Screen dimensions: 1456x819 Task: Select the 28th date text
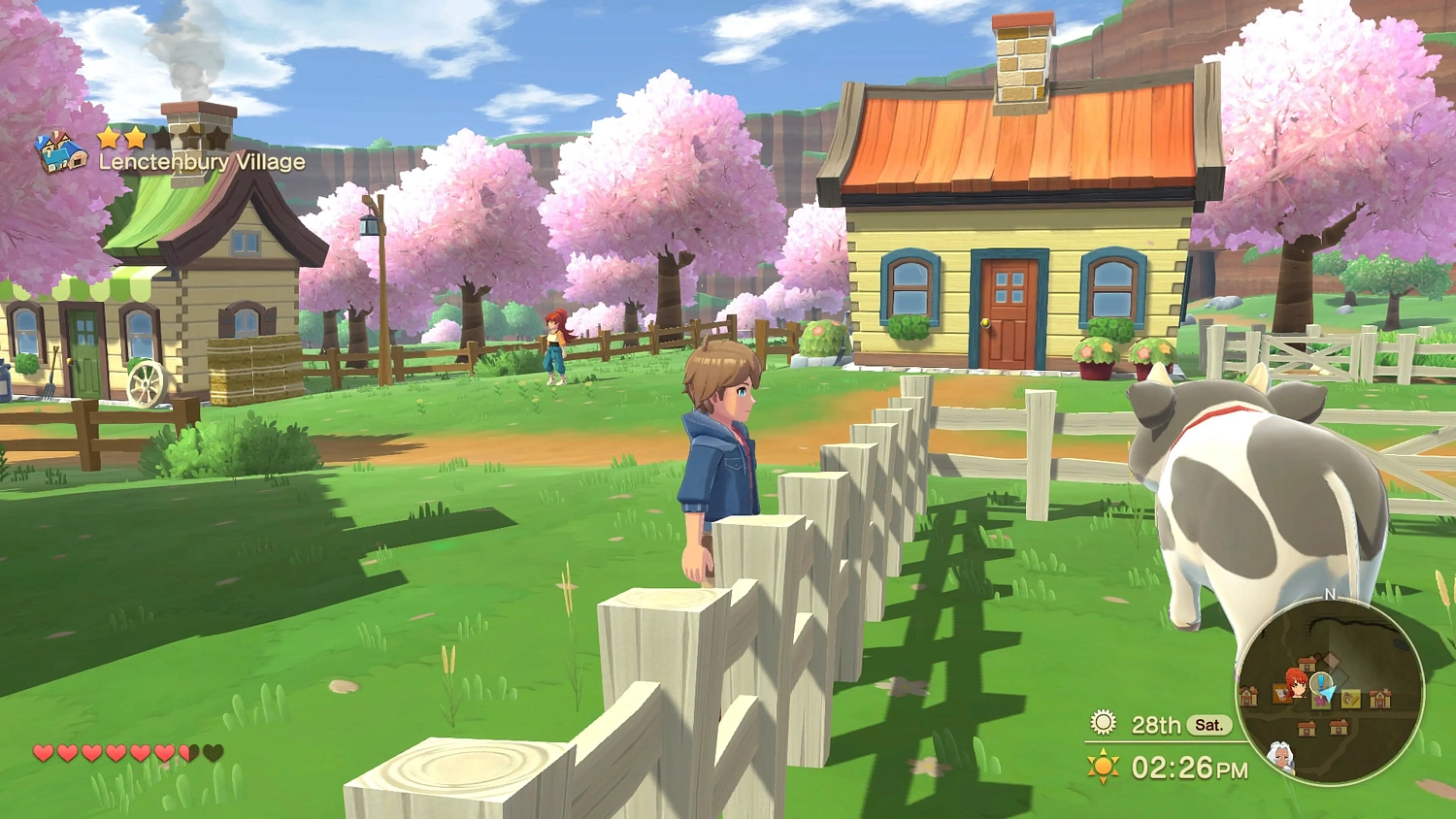1156,724
